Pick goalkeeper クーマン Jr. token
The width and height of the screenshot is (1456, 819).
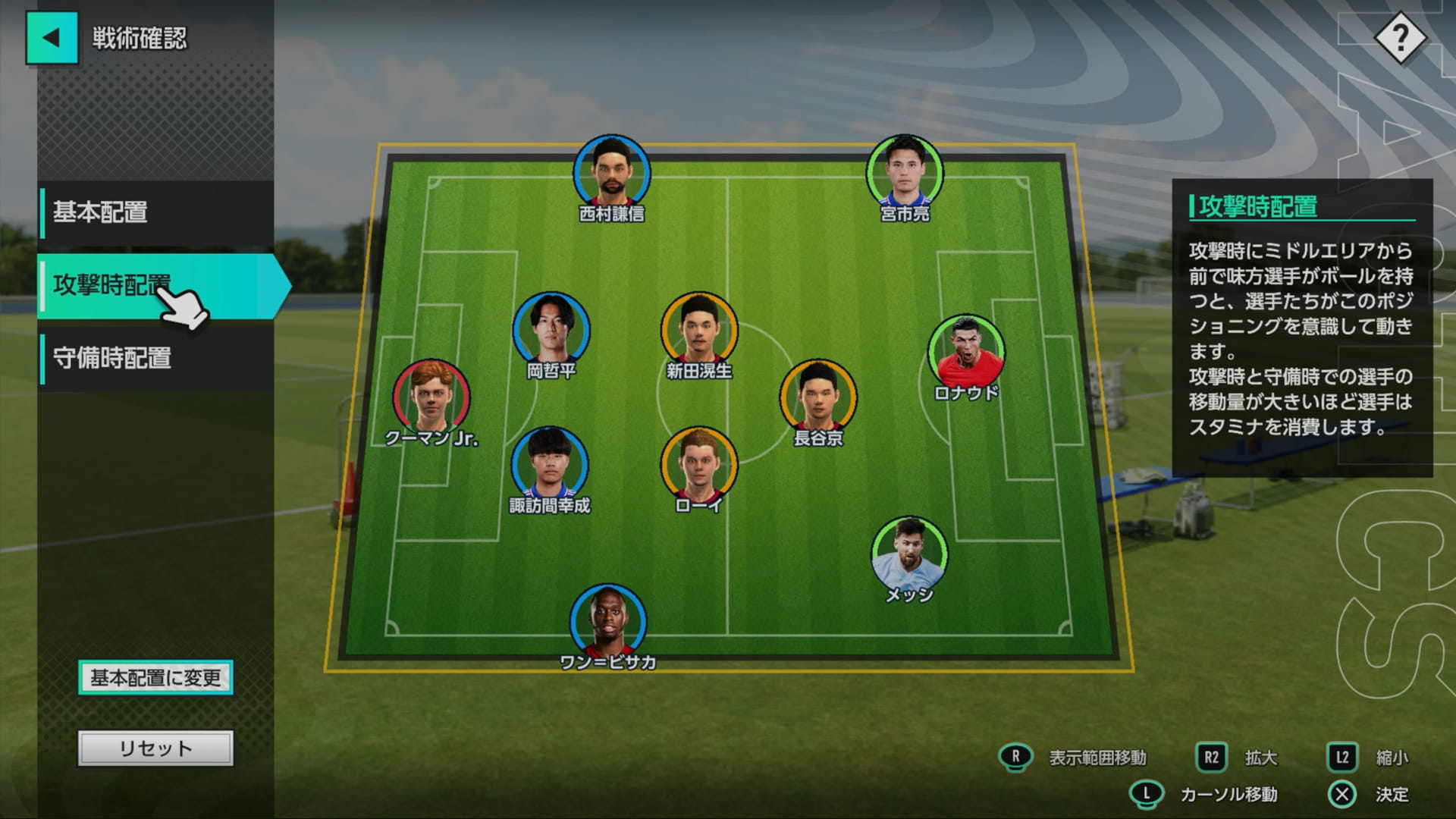click(x=431, y=397)
